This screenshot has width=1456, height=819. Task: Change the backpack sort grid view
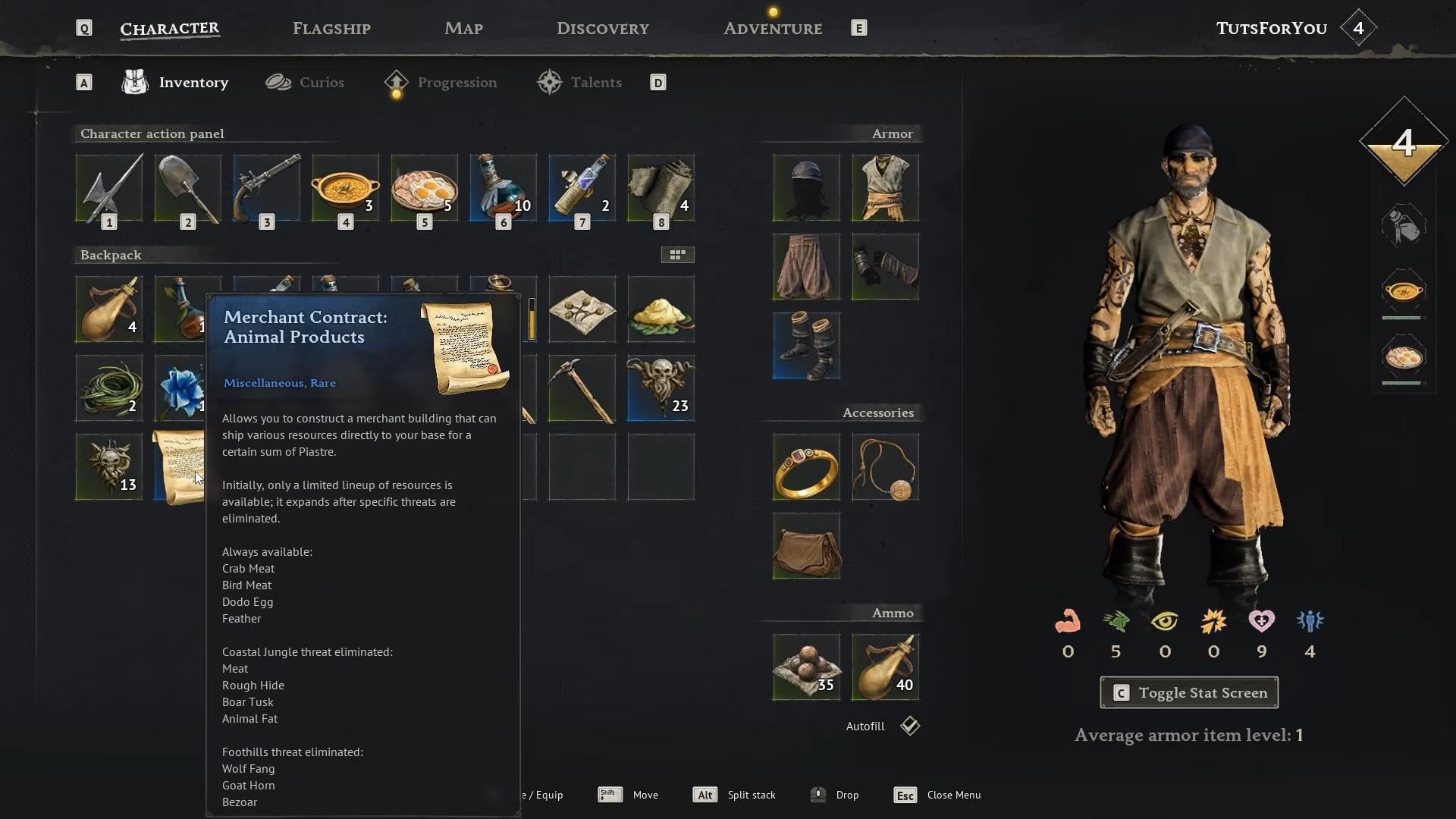tap(677, 255)
